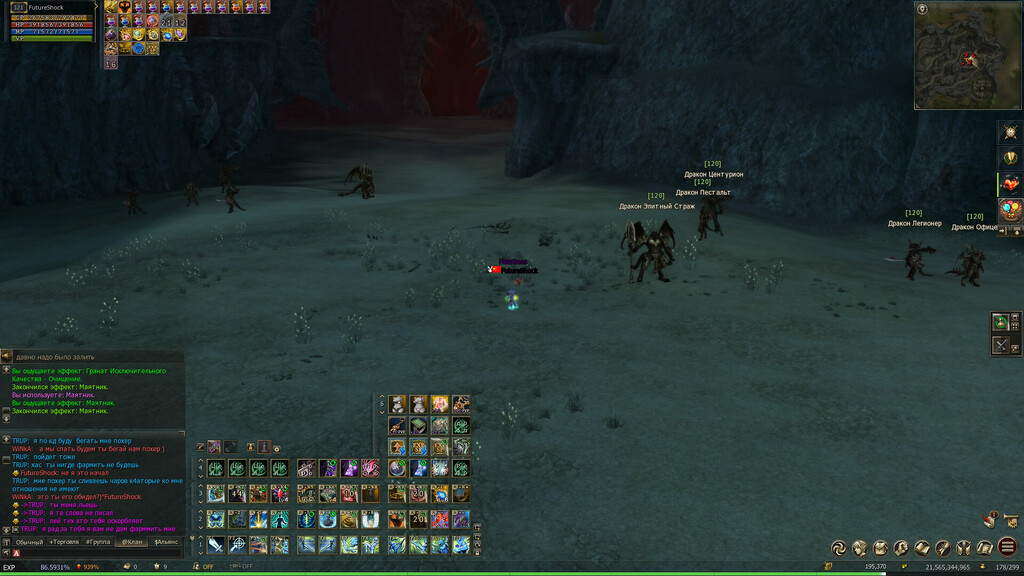Screen dimensions: 1024x576
Task: Open the inventory bag icon
Action: [880, 547]
